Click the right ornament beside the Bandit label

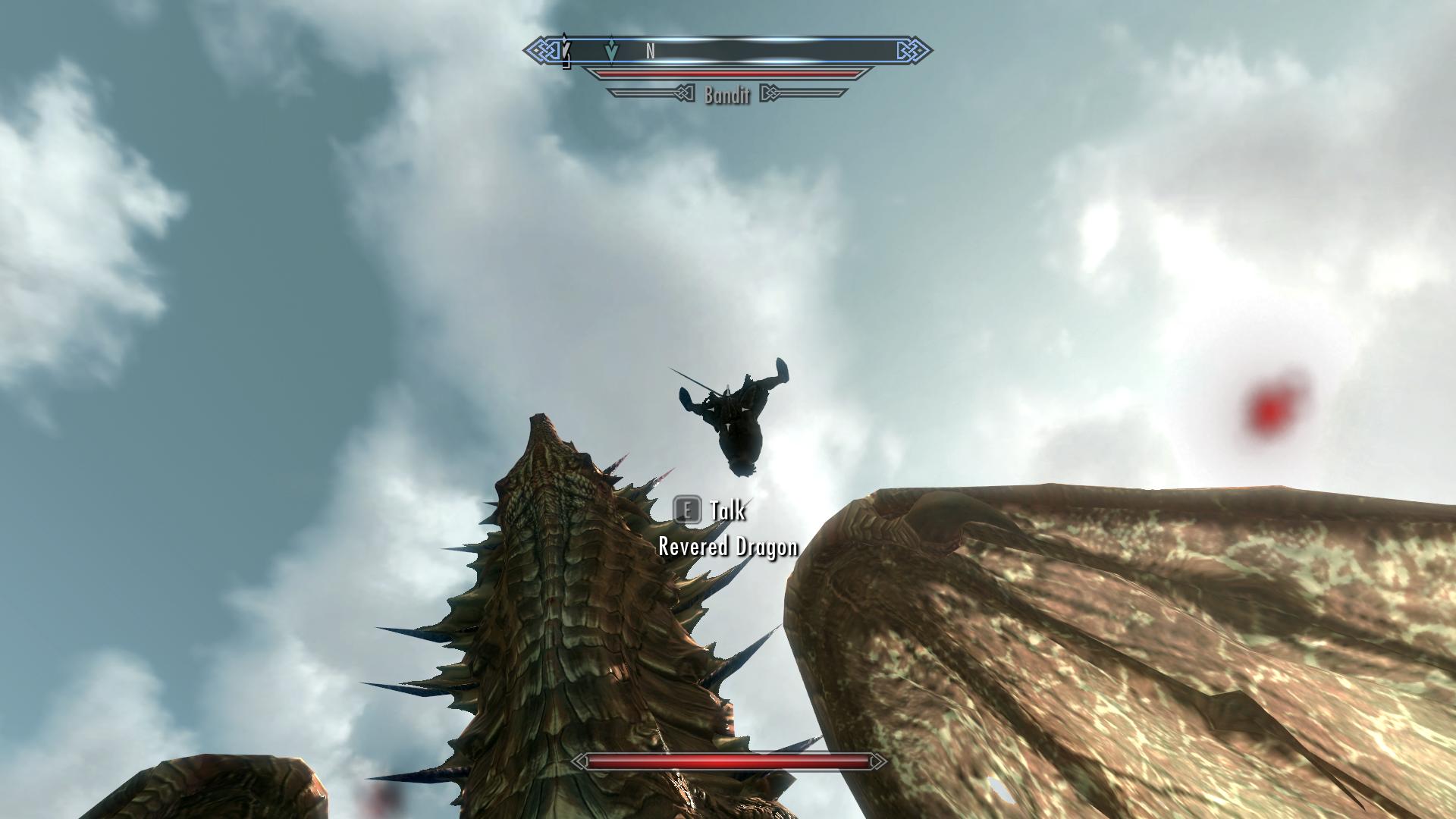click(772, 93)
